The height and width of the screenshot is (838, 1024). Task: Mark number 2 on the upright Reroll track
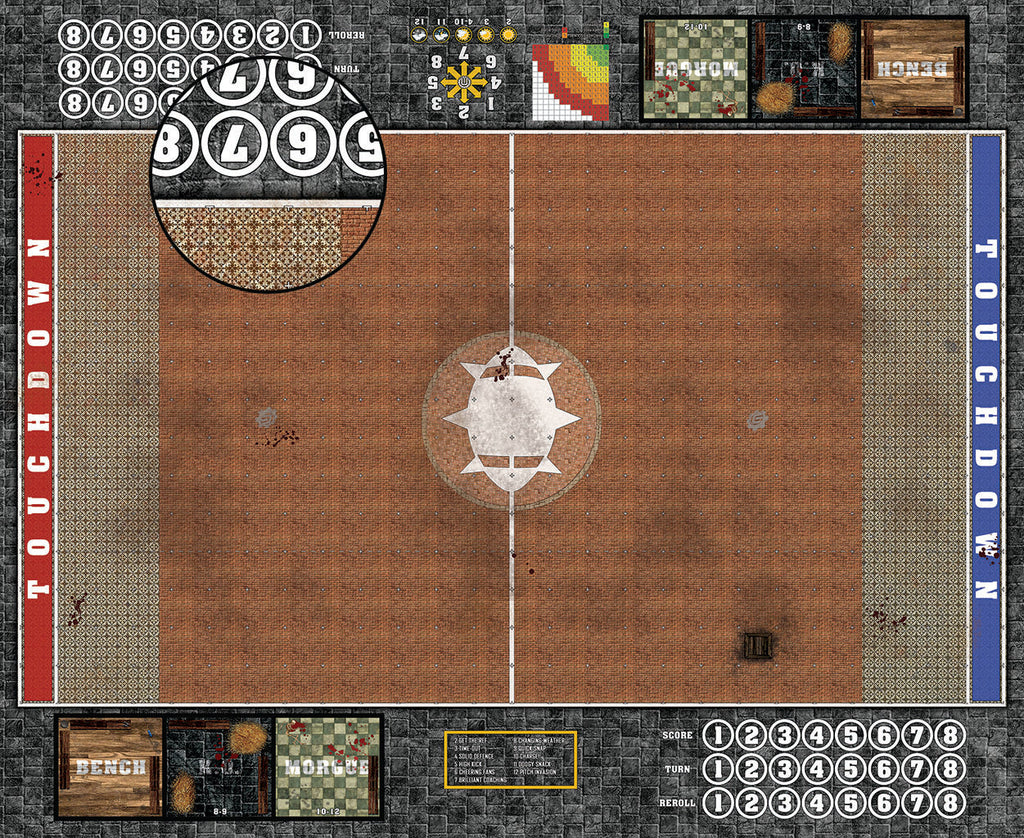[x=751, y=803]
